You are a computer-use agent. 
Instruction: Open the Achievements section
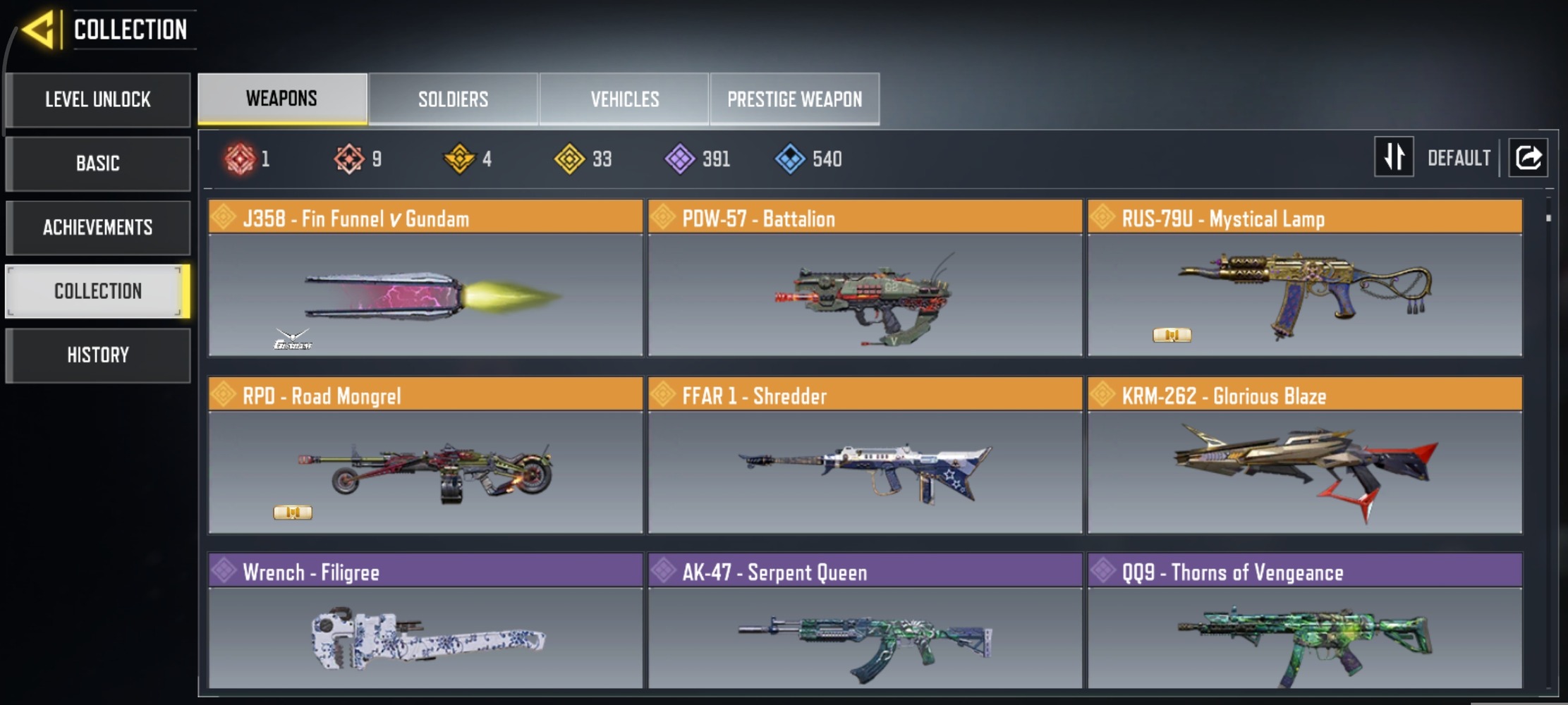point(98,228)
